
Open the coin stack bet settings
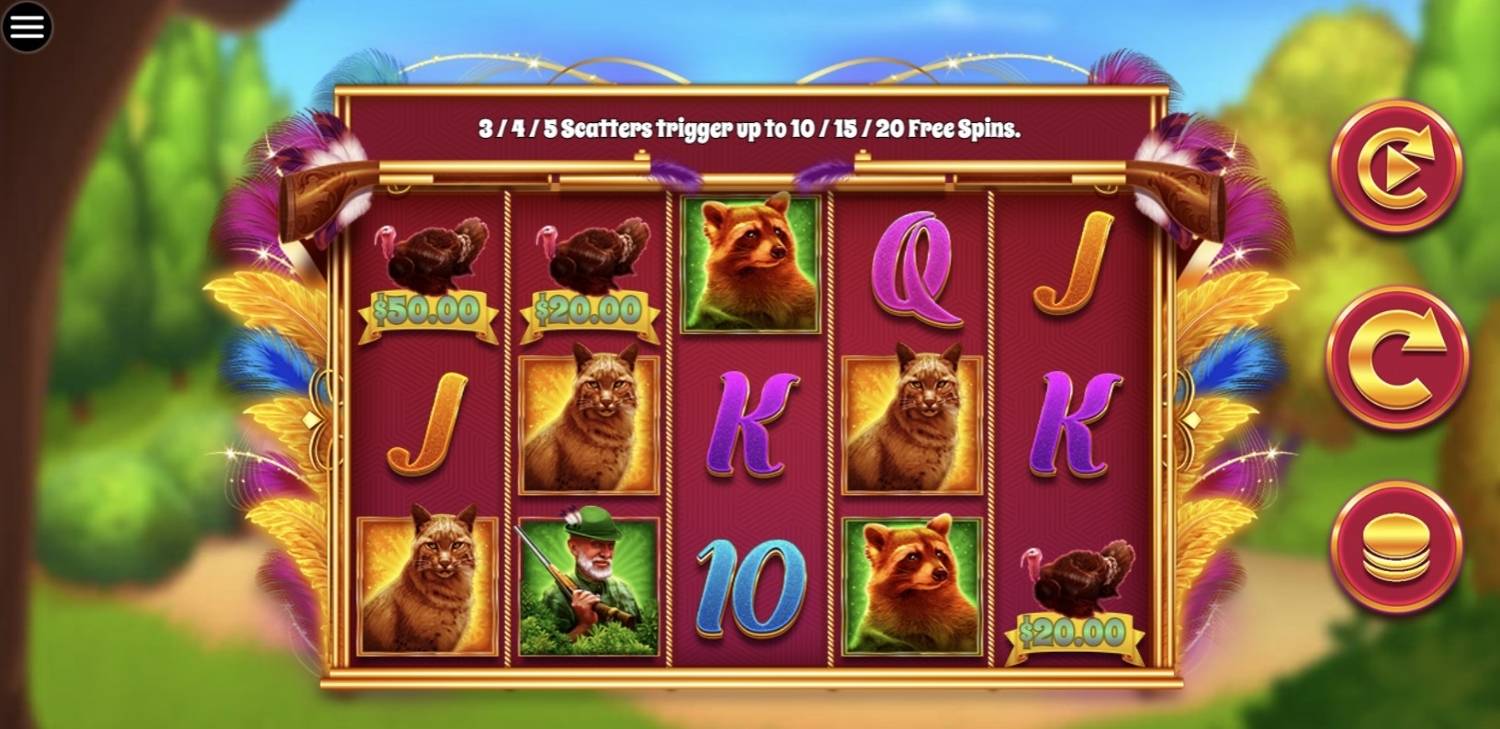coord(1397,548)
